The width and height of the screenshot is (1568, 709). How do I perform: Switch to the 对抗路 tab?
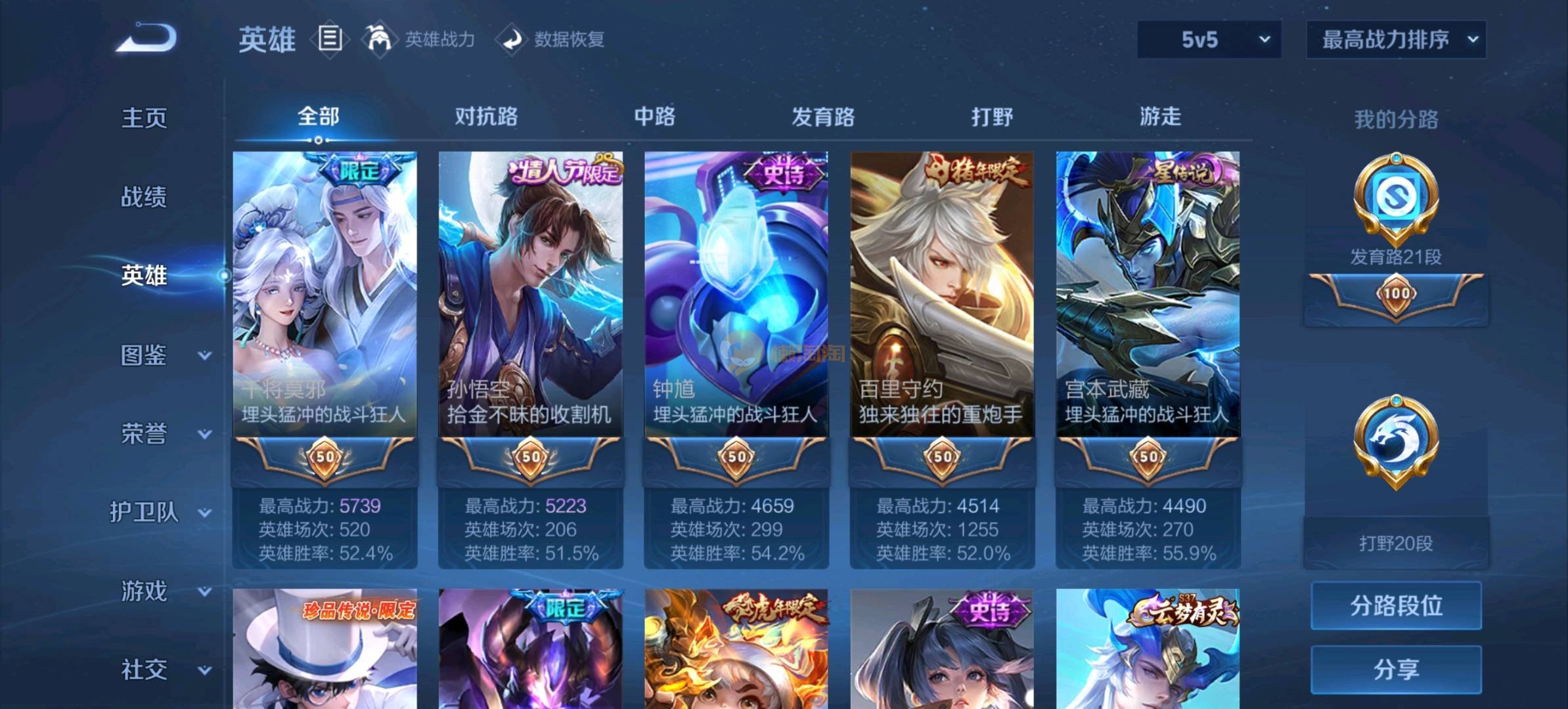[486, 117]
